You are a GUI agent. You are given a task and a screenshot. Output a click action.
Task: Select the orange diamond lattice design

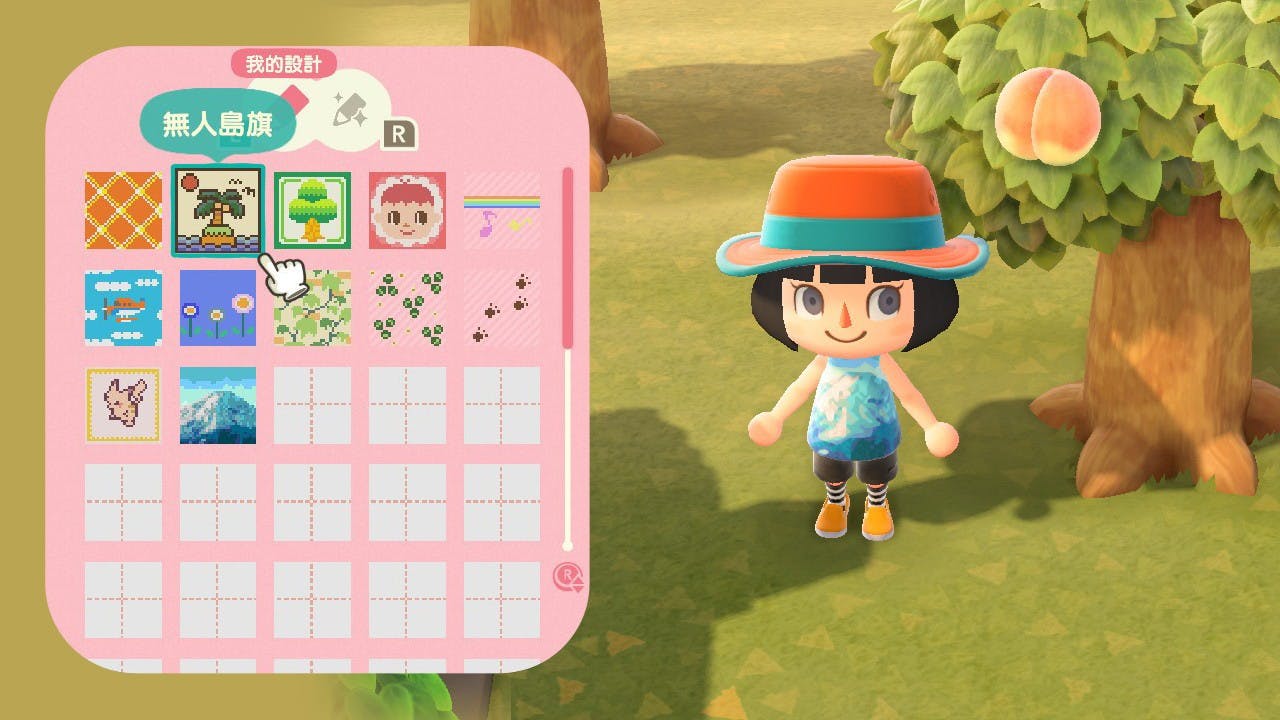(124, 210)
